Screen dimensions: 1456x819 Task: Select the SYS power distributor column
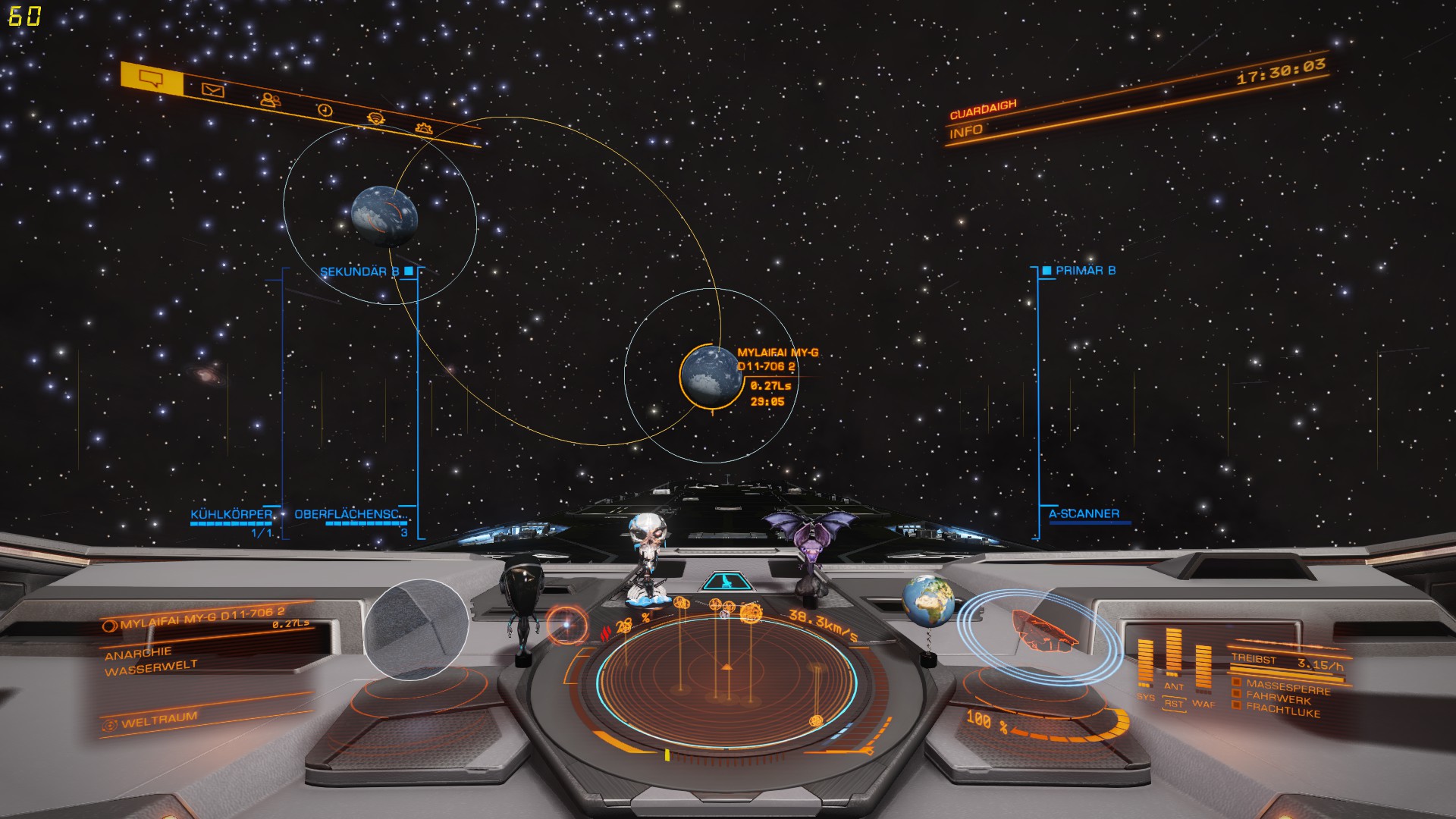[1145, 669]
